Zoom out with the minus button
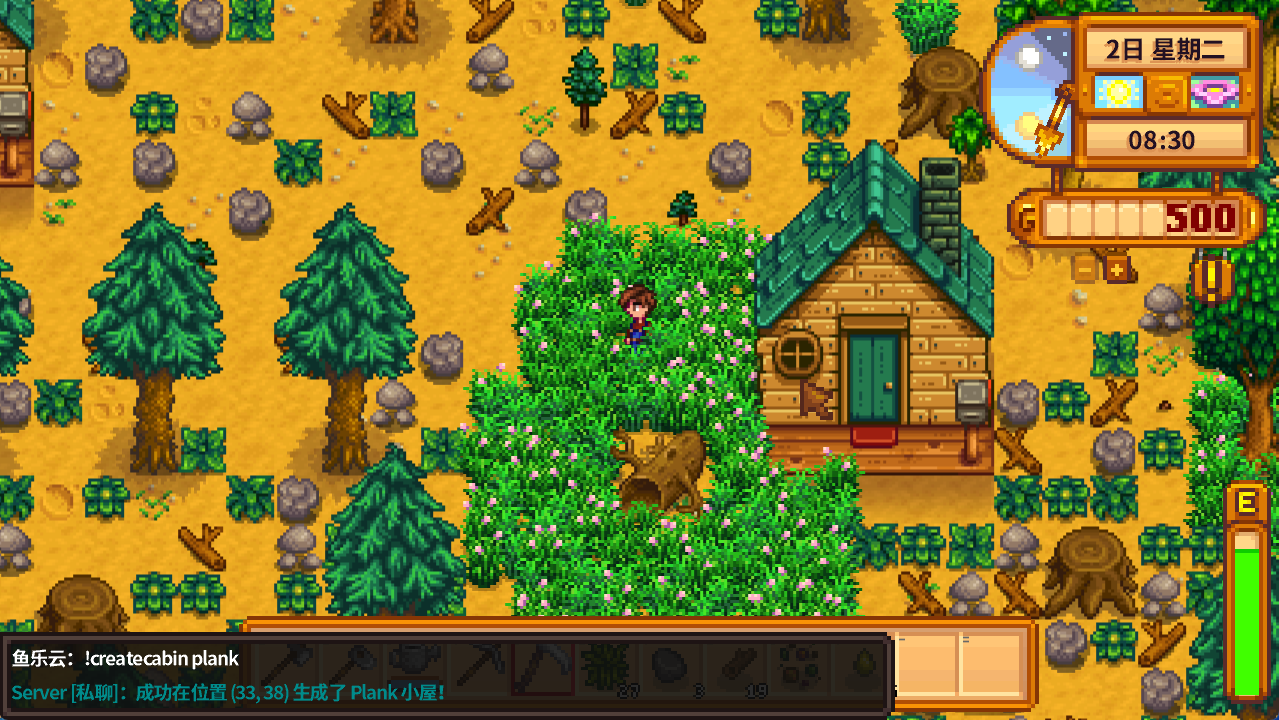 click(x=1085, y=268)
